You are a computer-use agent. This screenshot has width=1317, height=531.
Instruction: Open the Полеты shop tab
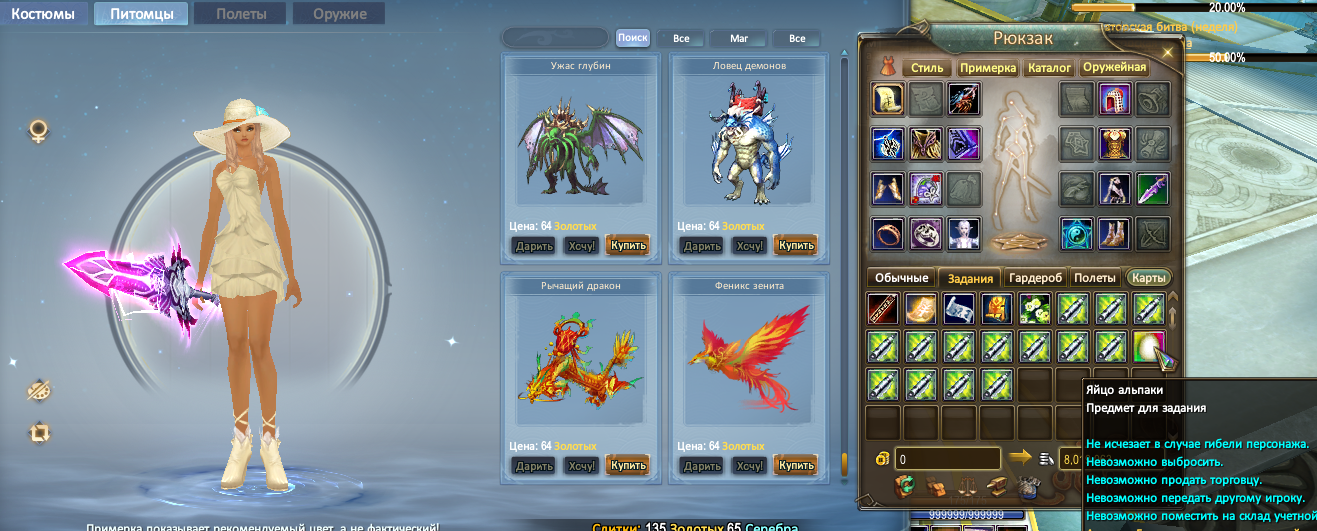click(241, 14)
